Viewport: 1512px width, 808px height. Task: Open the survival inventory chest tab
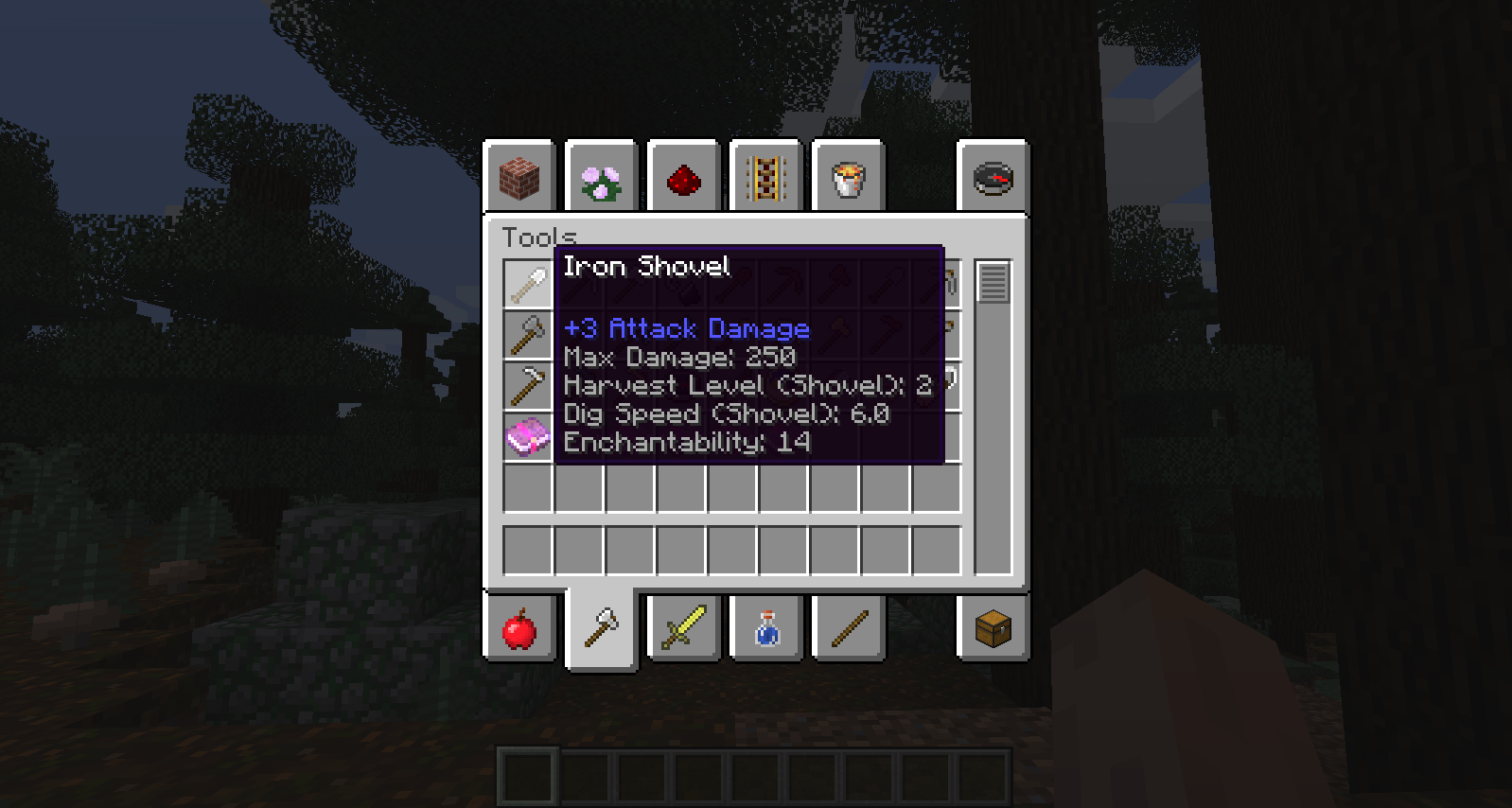pyautogui.click(x=992, y=628)
